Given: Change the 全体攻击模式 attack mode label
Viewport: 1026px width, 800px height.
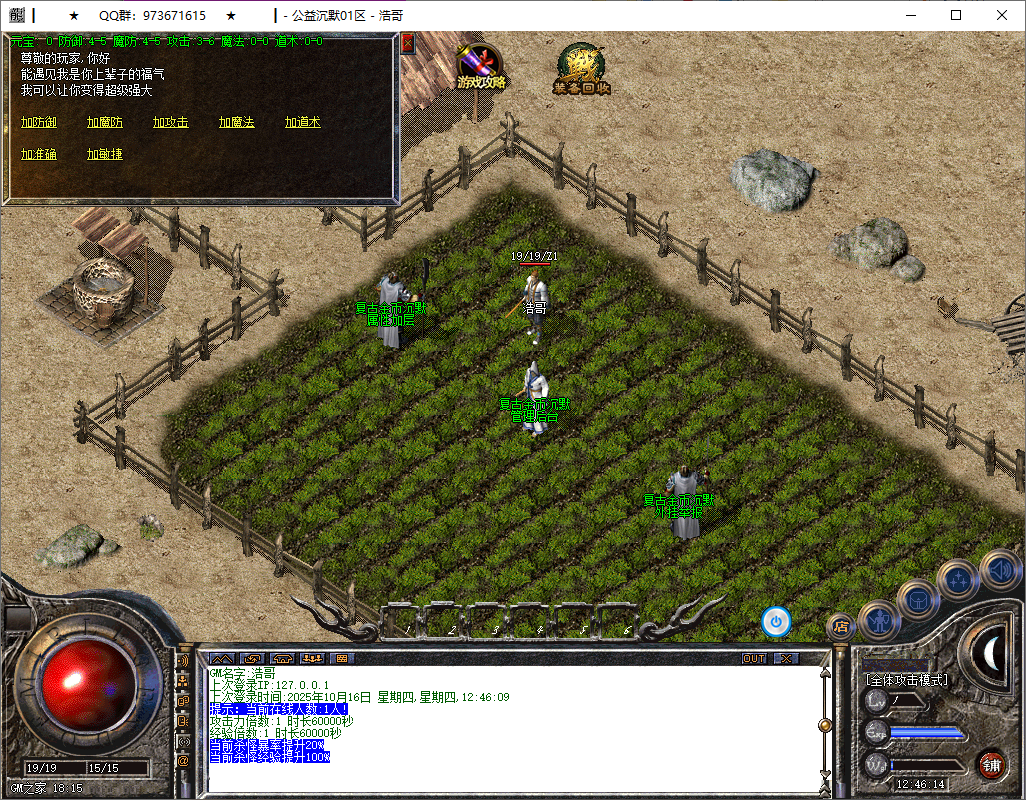Looking at the screenshot, I should (907, 680).
